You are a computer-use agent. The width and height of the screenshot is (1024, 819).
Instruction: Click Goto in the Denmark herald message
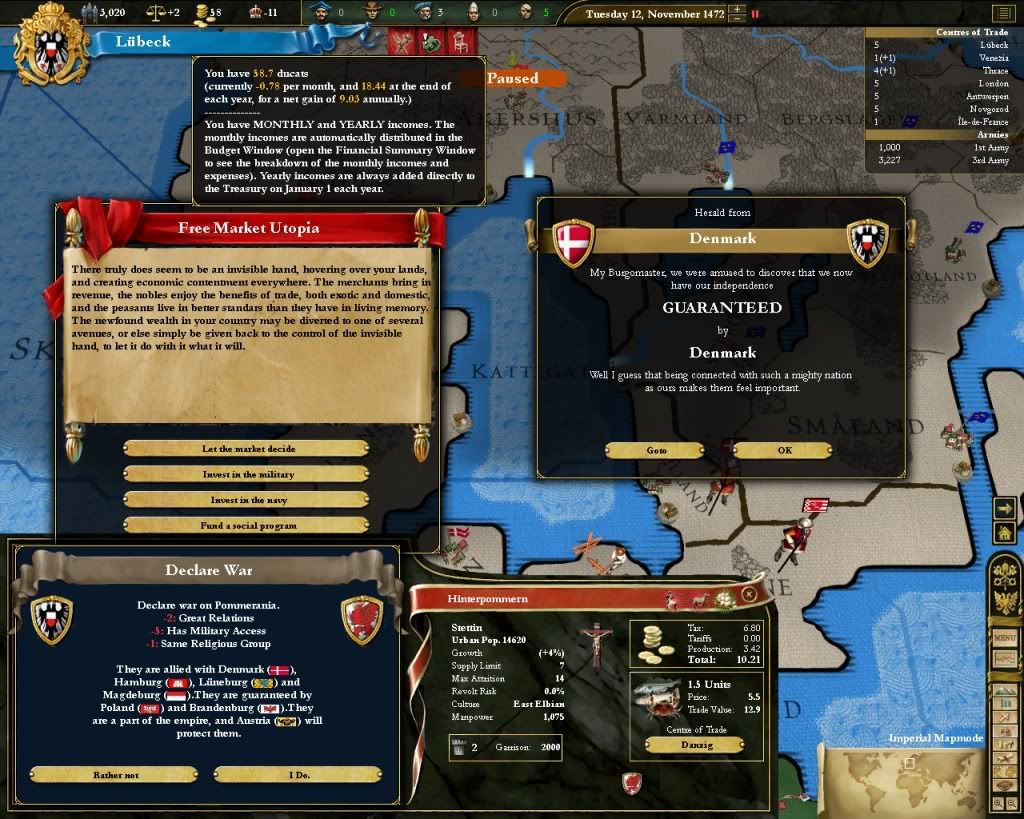656,450
